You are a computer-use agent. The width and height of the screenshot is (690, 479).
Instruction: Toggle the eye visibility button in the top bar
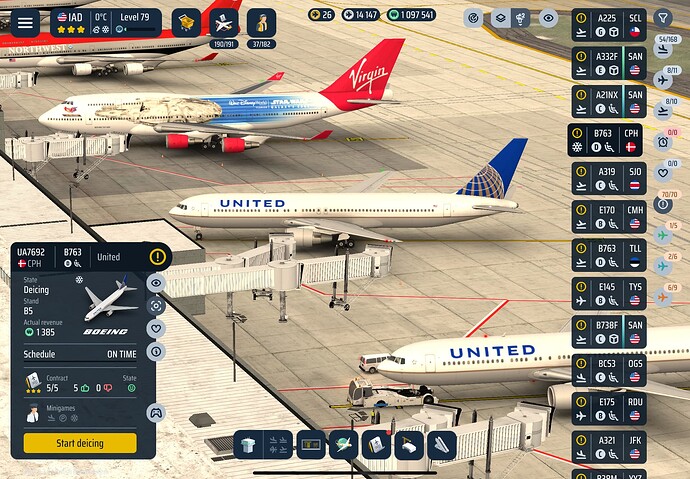[x=547, y=17]
